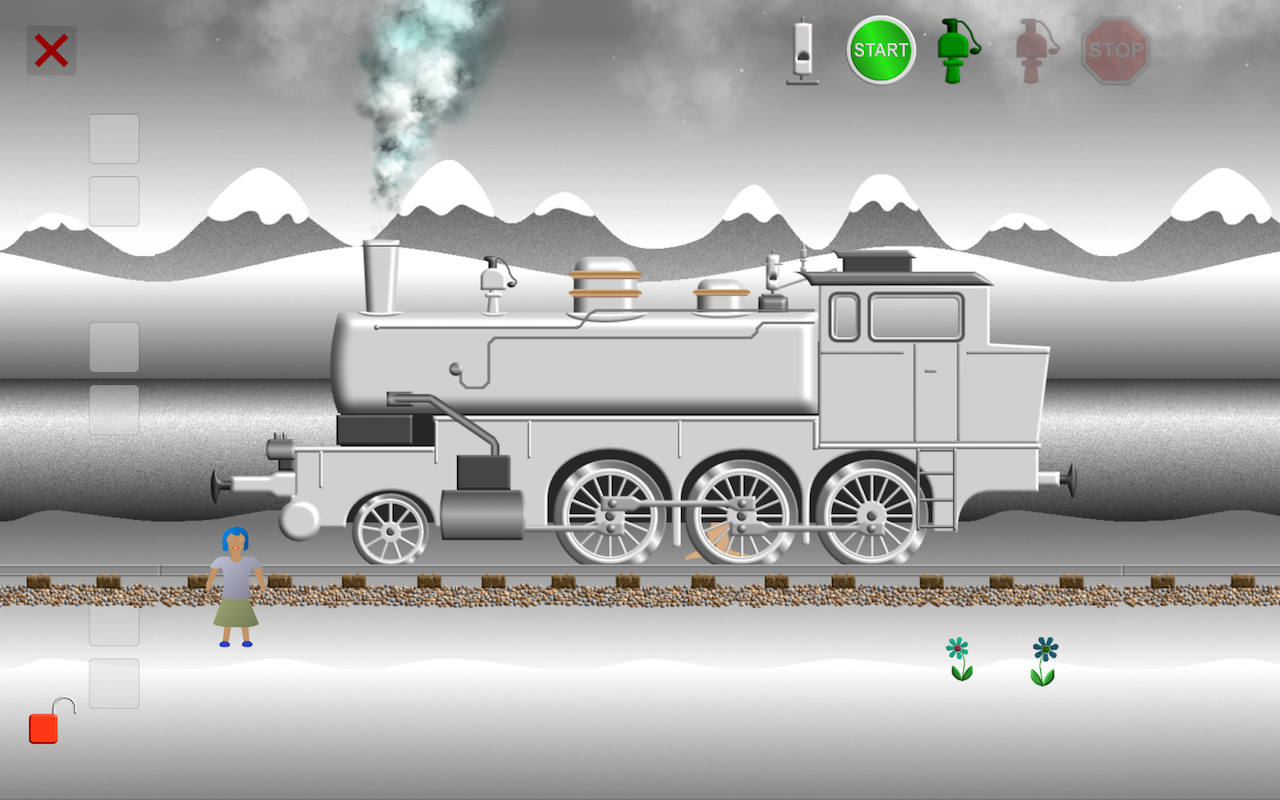This screenshot has width=1280, height=800.
Task: Click the coupling hook at the train front
Action: 222,487
